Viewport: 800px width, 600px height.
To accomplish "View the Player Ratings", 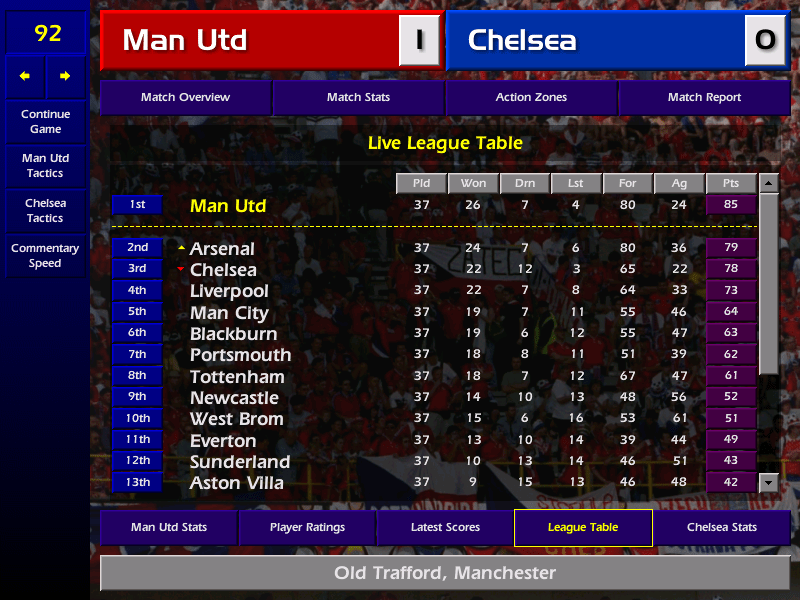I will [307, 528].
